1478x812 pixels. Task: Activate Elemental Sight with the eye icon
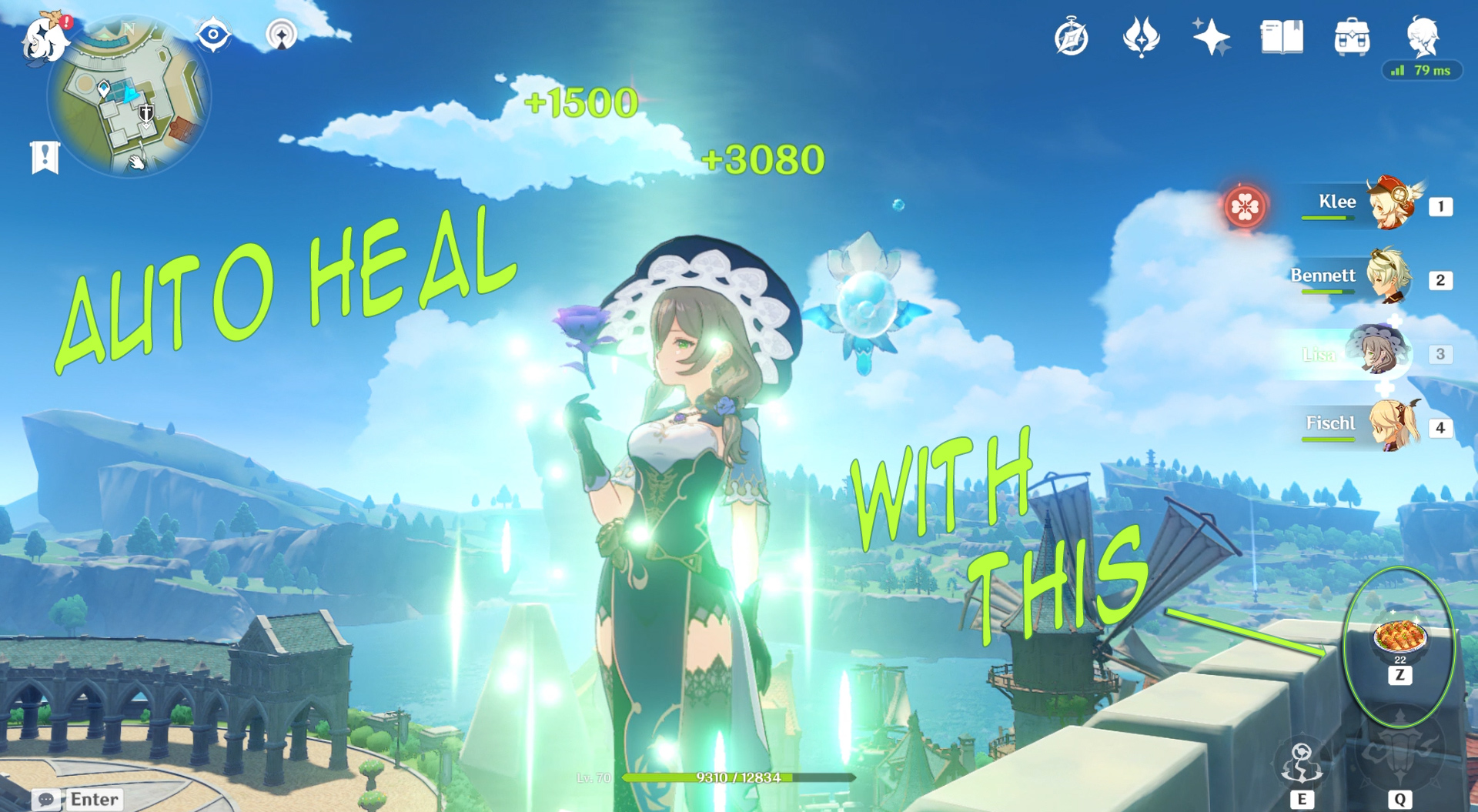[x=213, y=33]
